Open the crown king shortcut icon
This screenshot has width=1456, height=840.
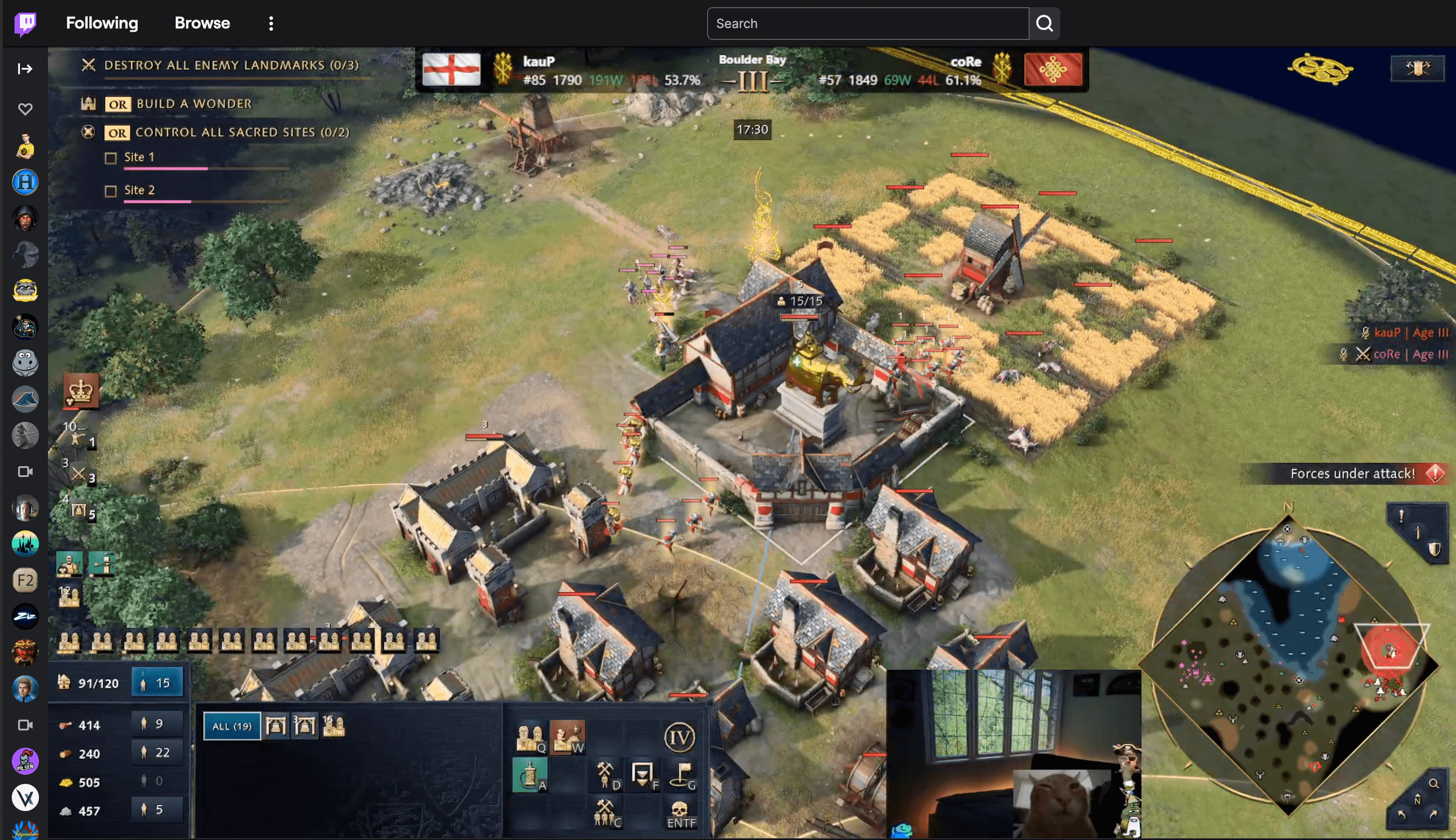[x=81, y=391]
